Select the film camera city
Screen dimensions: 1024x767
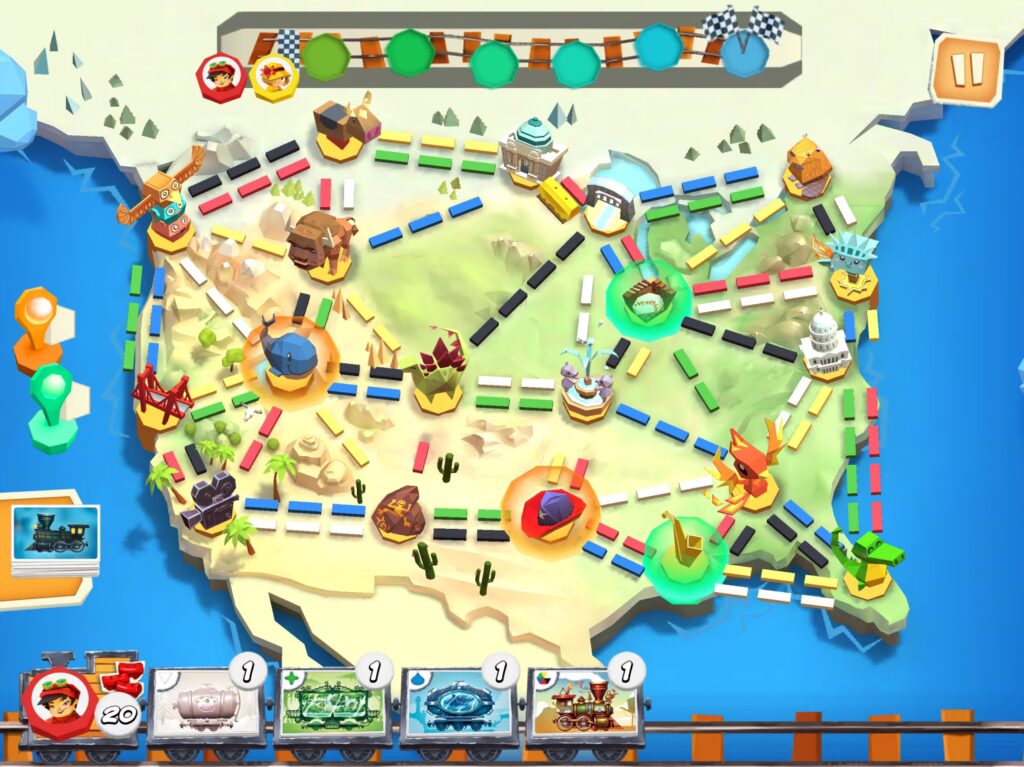coord(210,501)
